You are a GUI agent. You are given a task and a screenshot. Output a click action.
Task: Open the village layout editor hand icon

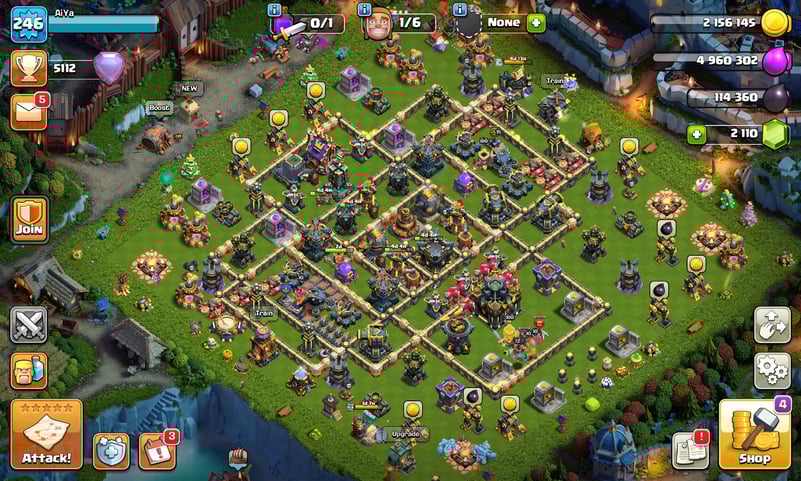click(x=771, y=325)
